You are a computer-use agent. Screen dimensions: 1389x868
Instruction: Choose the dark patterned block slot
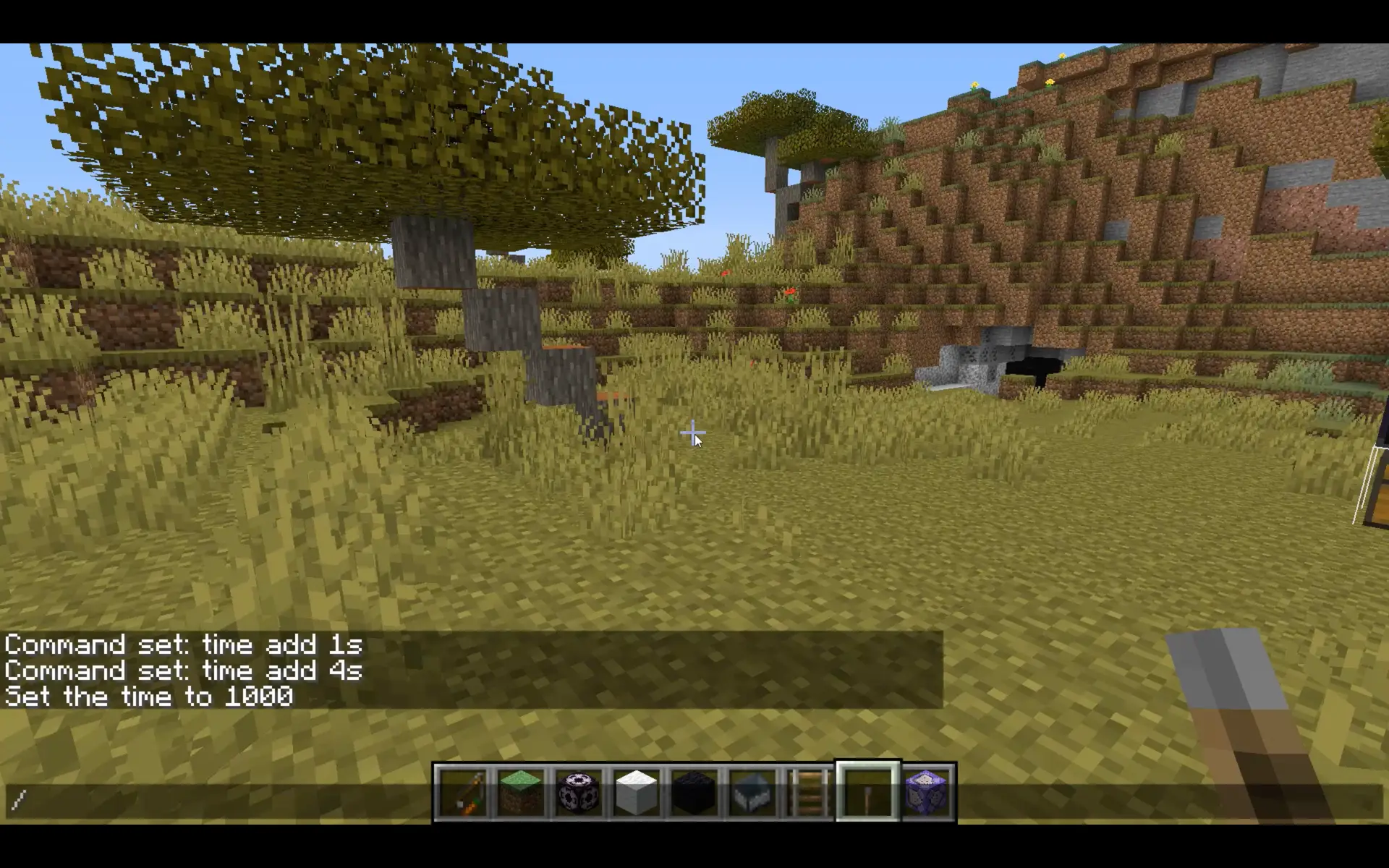pyautogui.click(x=579, y=793)
